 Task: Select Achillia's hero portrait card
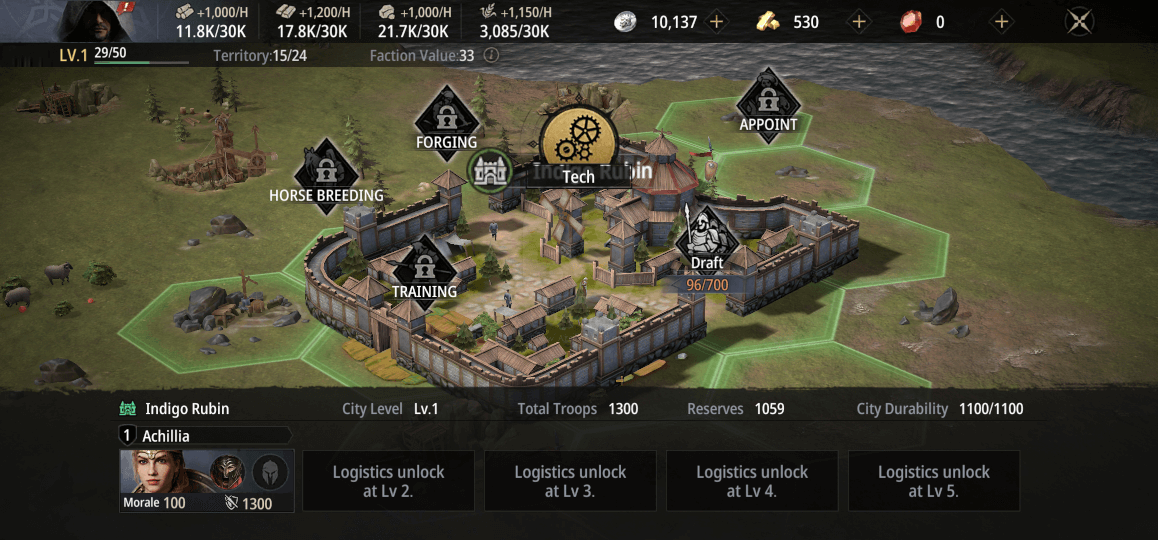(206, 480)
